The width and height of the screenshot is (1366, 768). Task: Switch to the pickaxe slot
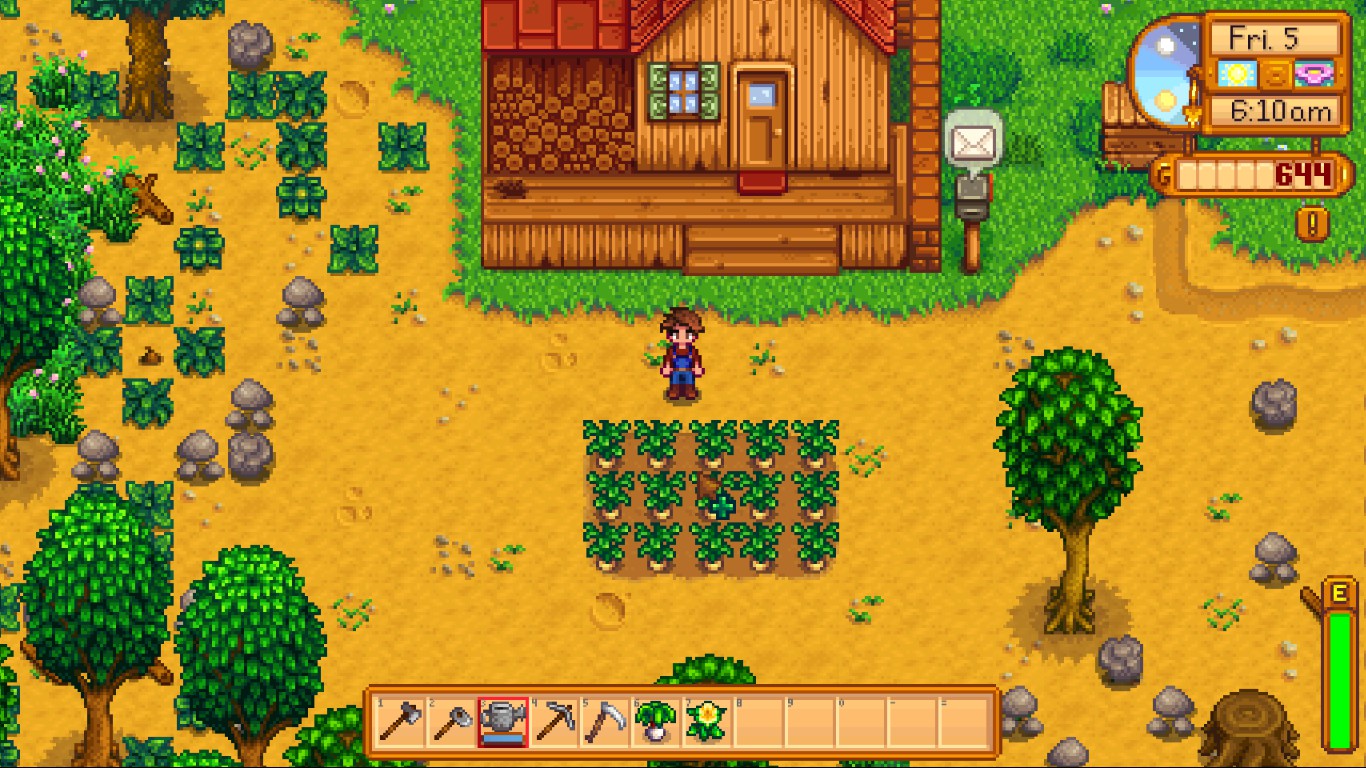[x=554, y=721]
